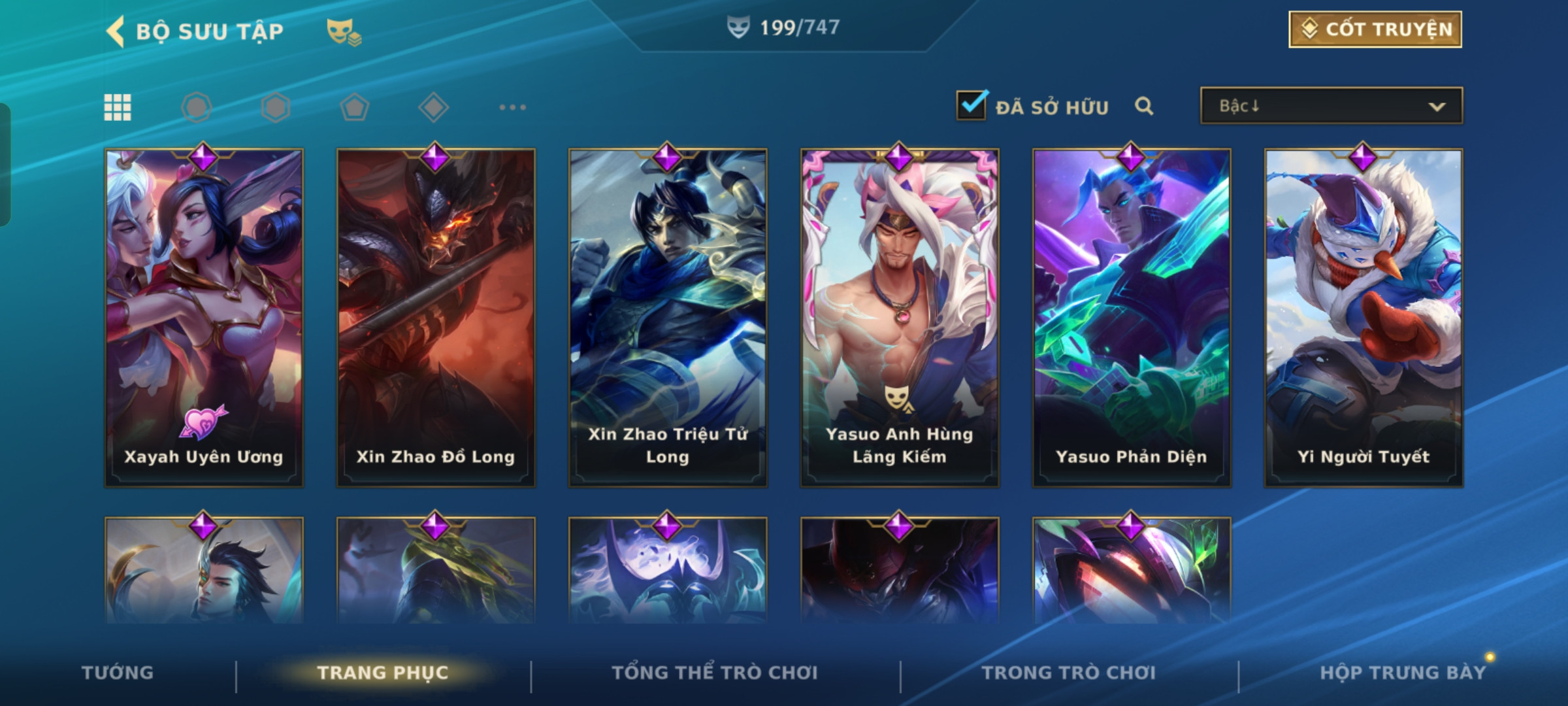Pick the Yasuo Phản Diện skin card

(x=1132, y=318)
